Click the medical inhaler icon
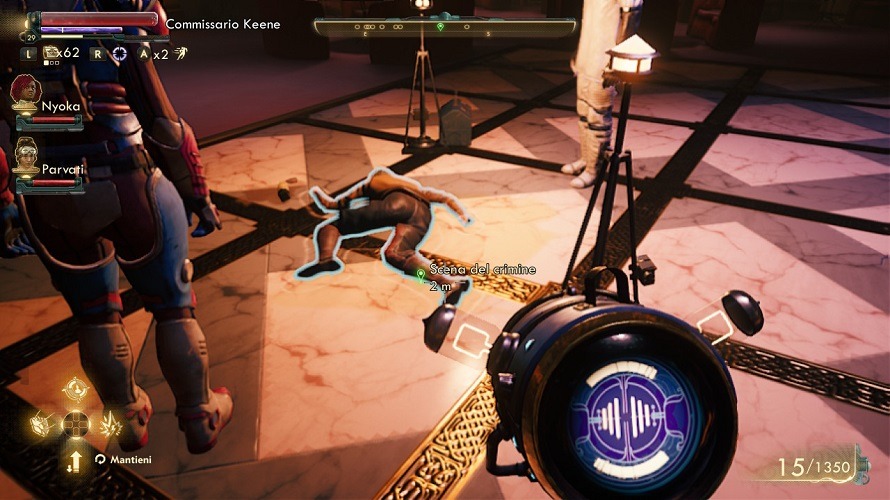 click(x=51, y=53)
